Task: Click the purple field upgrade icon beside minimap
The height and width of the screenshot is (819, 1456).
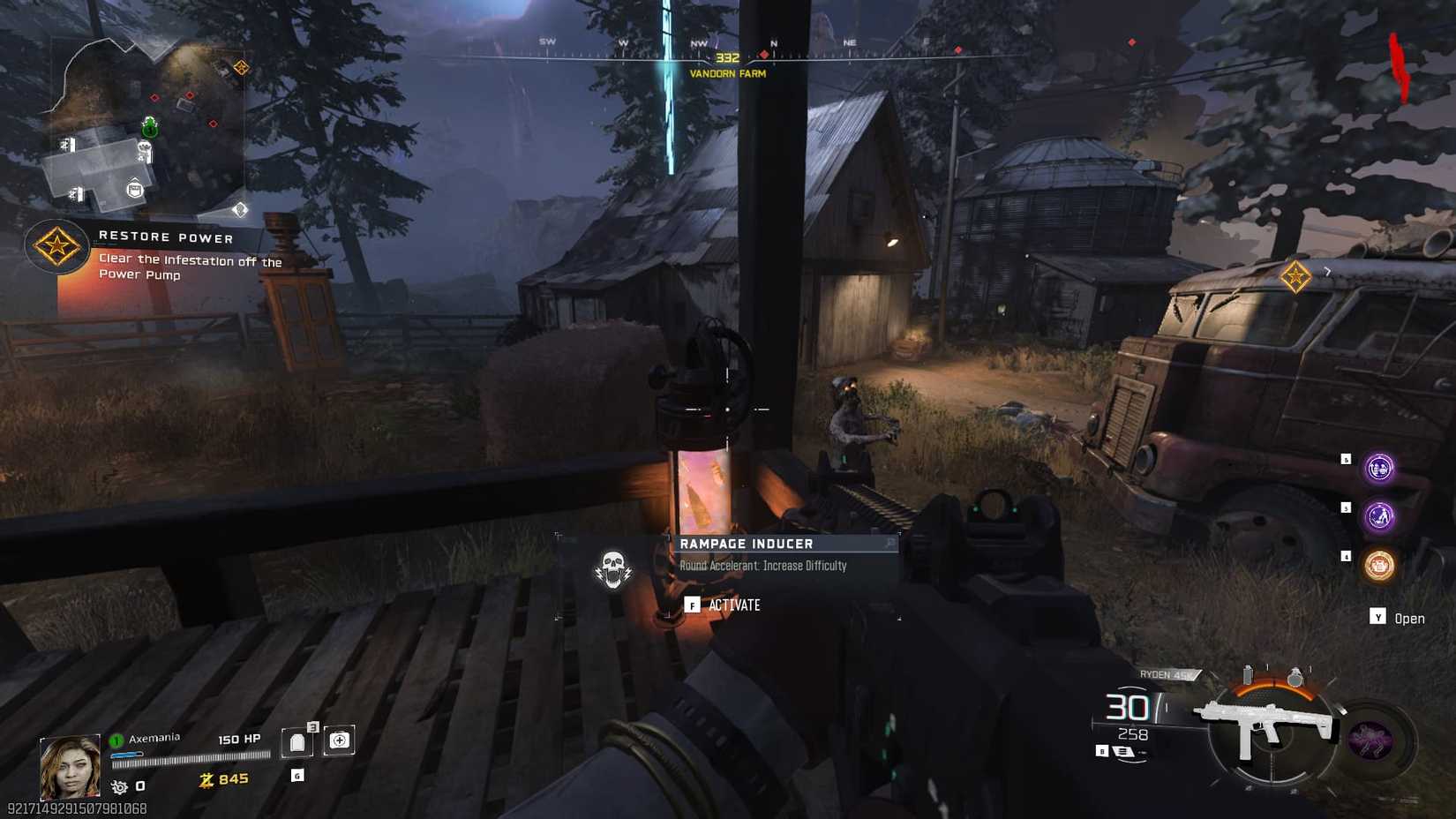Action: (x=1369, y=739)
